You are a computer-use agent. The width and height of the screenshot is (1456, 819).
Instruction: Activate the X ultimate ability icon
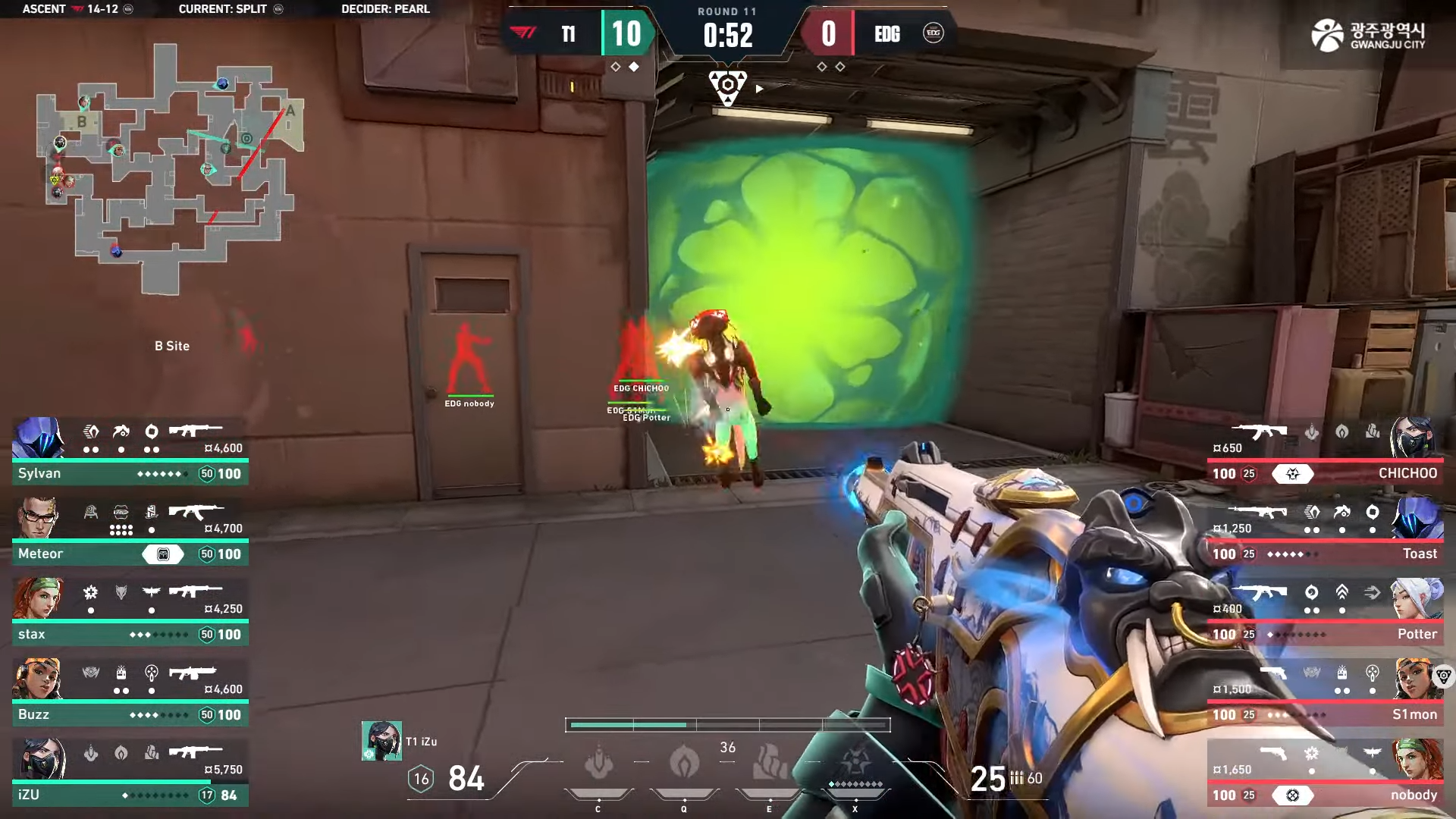[855, 763]
